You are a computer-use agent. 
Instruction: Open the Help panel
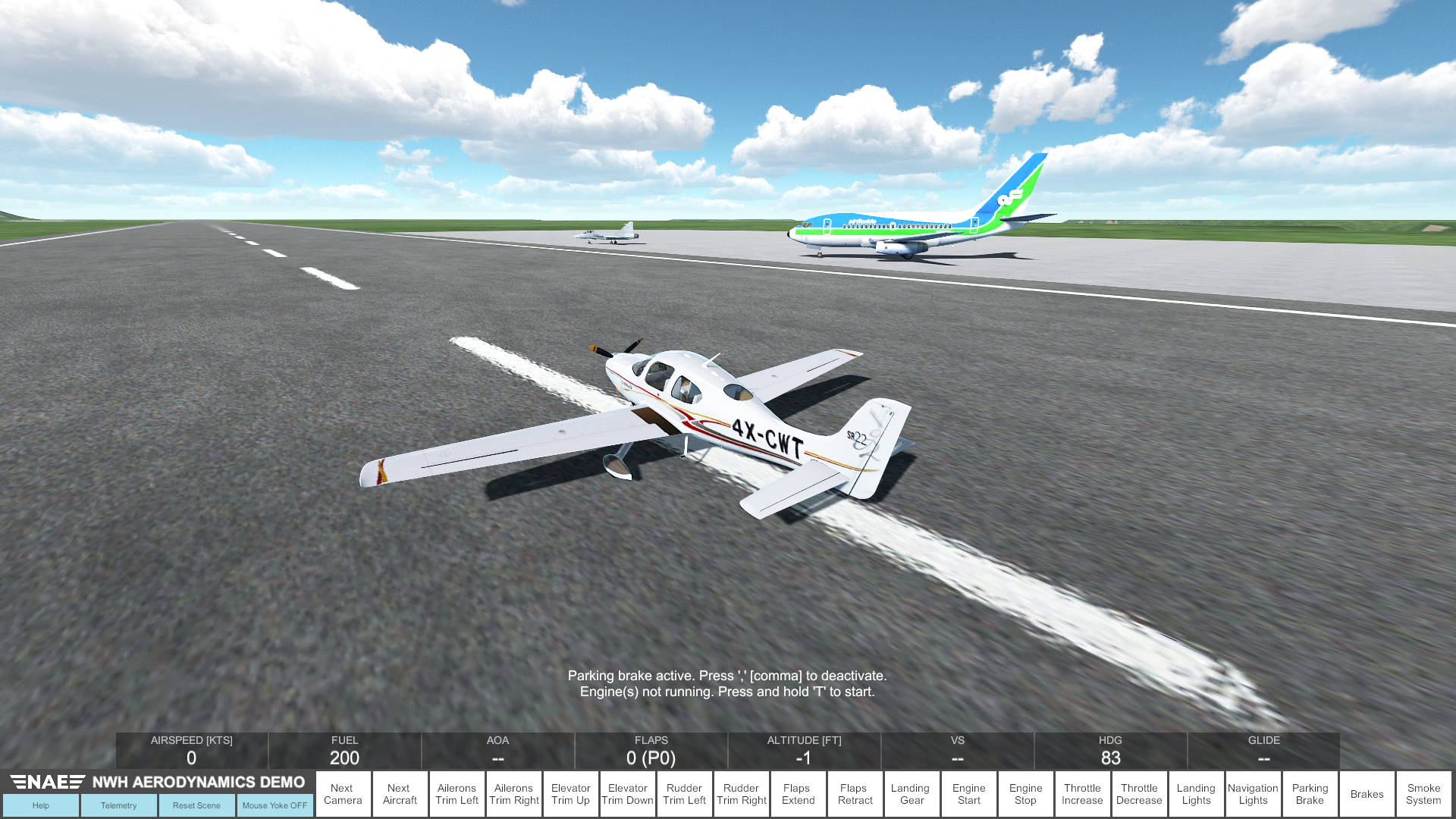coord(41,805)
